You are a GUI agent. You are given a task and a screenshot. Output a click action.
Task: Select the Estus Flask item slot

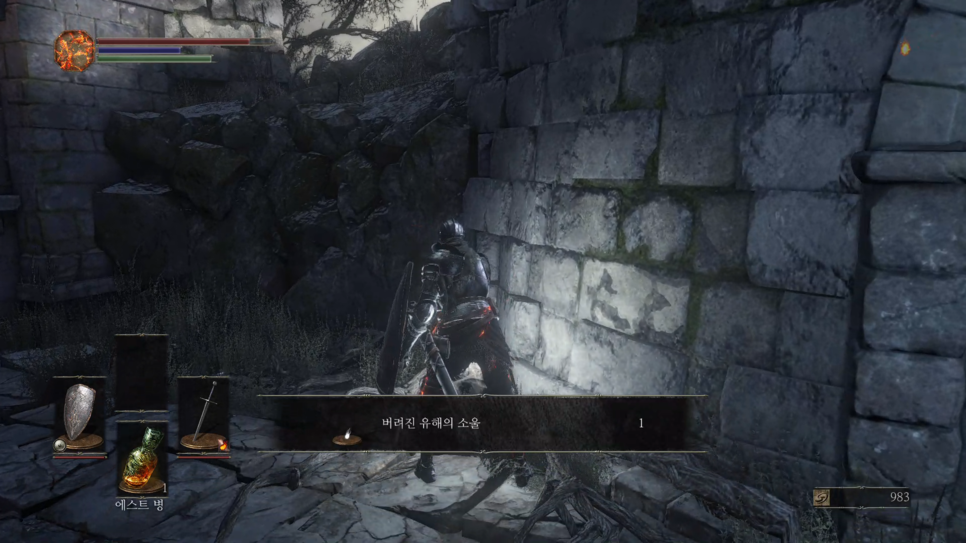[x=141, y=459]
